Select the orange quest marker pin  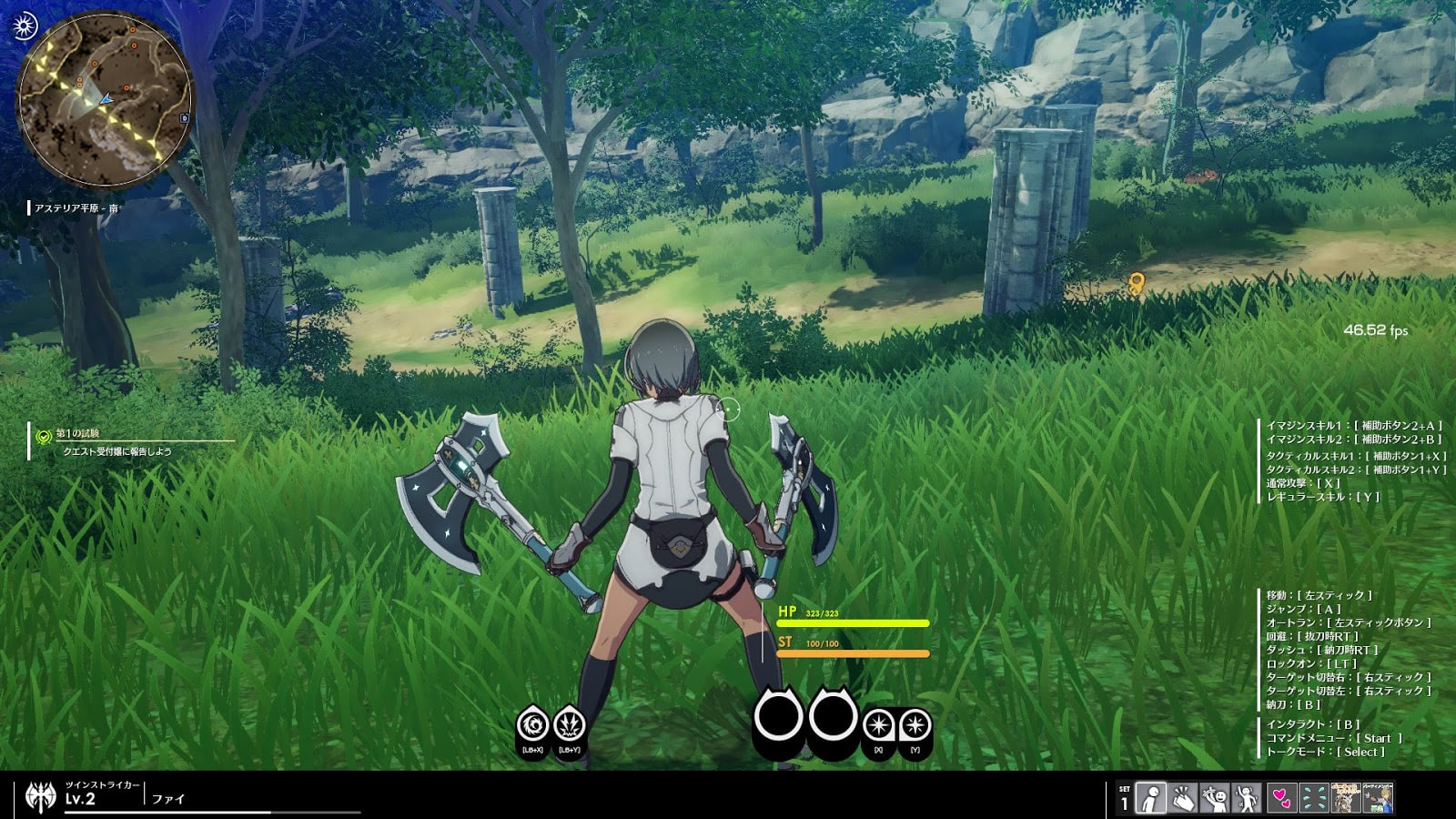pyautogui.click(x=1136, y=283)
